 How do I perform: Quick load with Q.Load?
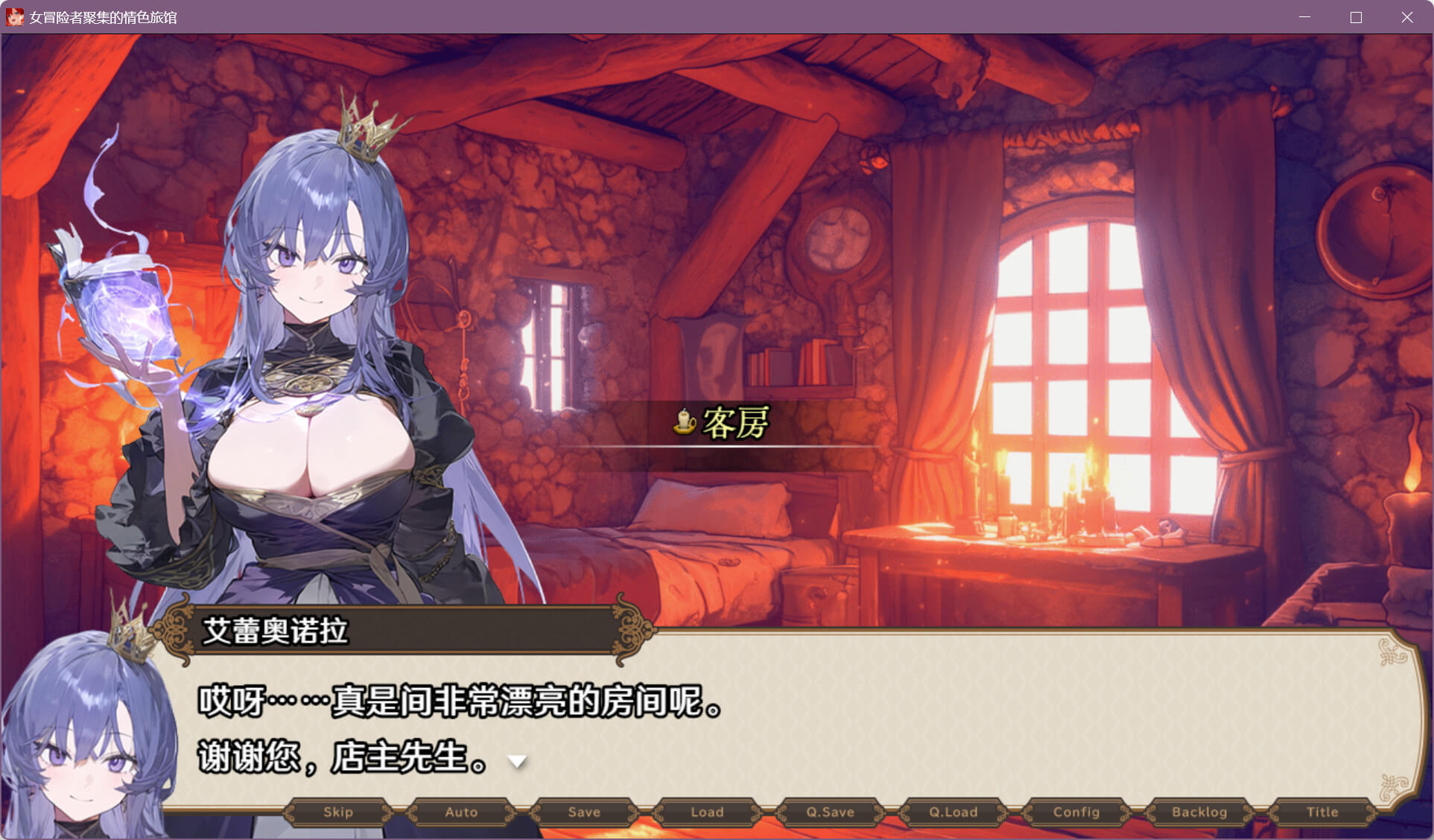(953, 812)
